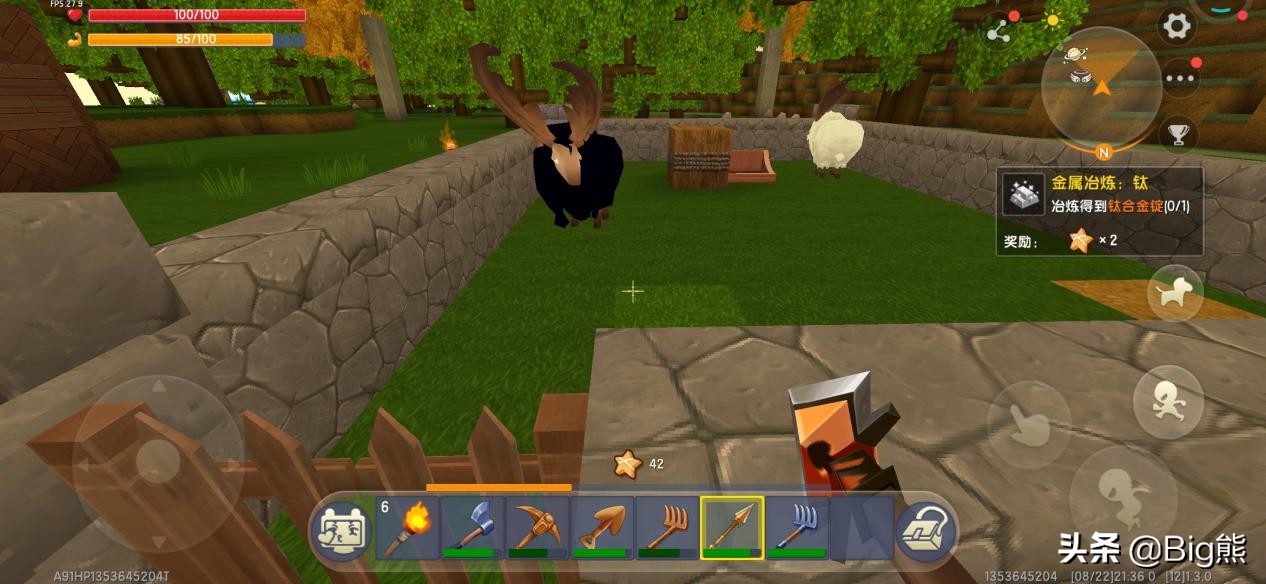Equip the axe from the hotbar
This screenshot has width=1266, height=584.
(472, 527)
